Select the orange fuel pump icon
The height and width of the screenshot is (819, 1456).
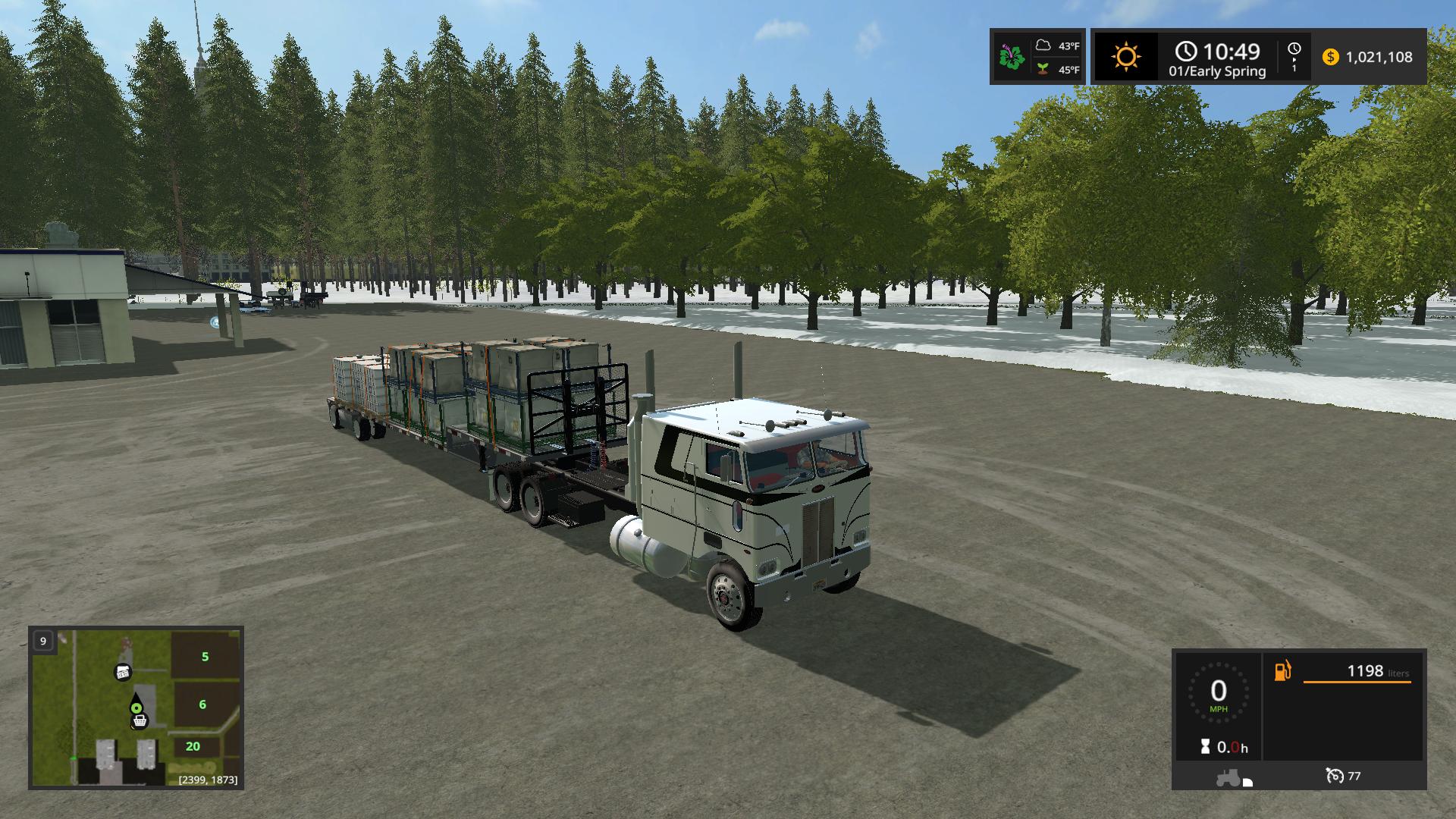tap(1282, 671)
